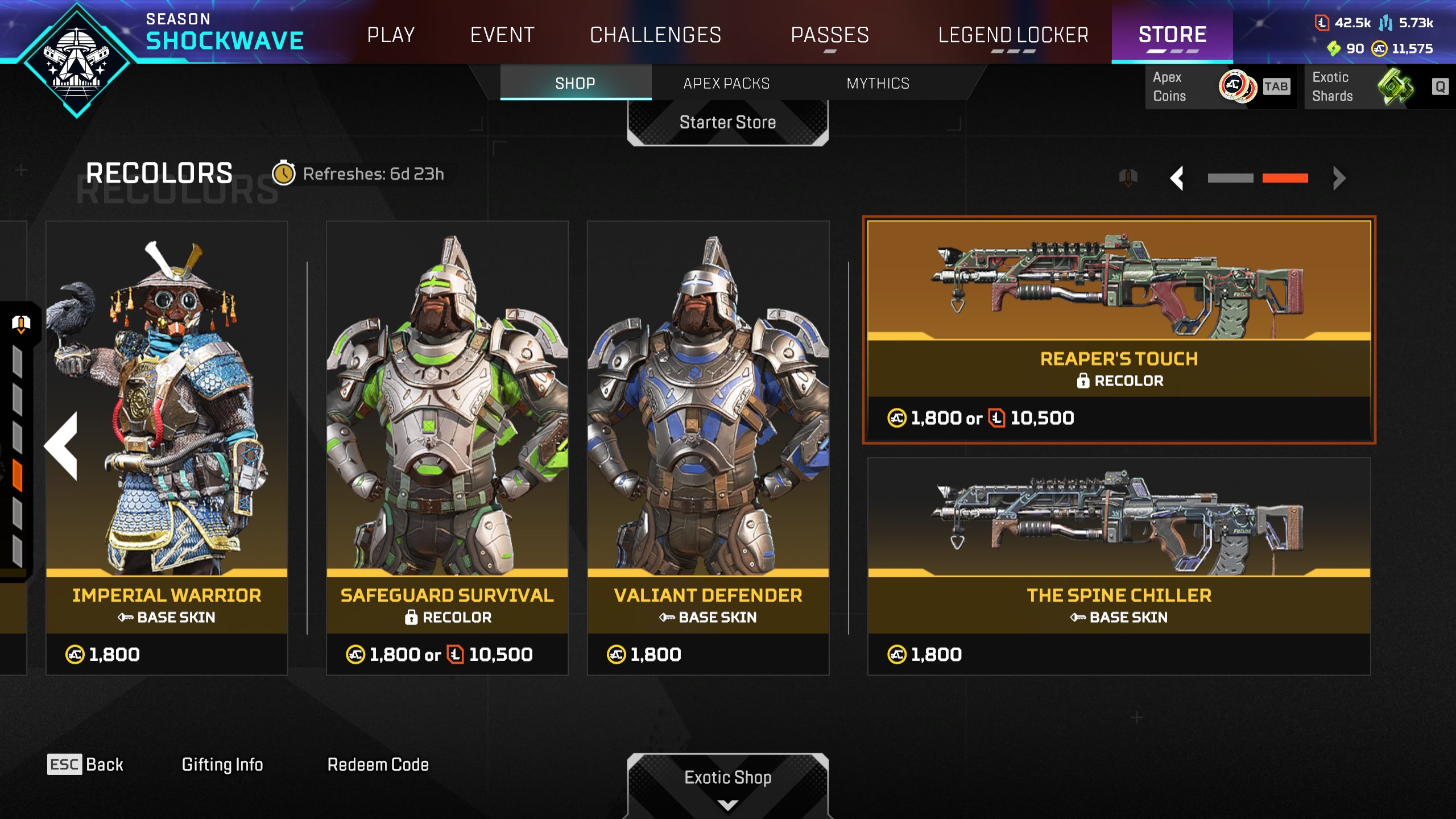Buy Apex Coins from the currency panel
The width and height of the screenshot is (1456, 819).
[x=1220, y=87]
